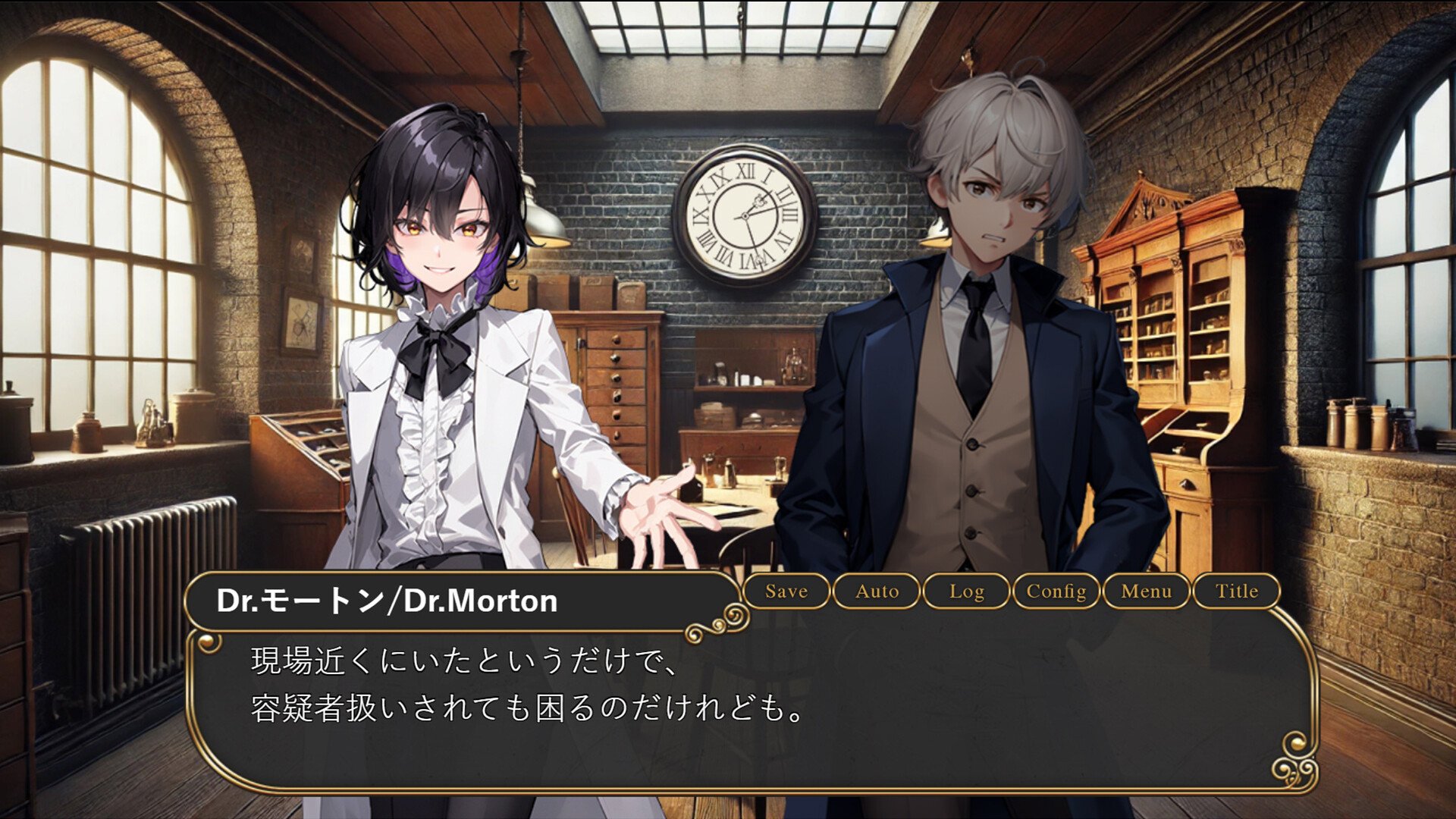Screen dimensions: 1456x819
Task: Open the in-game Menu
Action: (x=1146, y=591)
